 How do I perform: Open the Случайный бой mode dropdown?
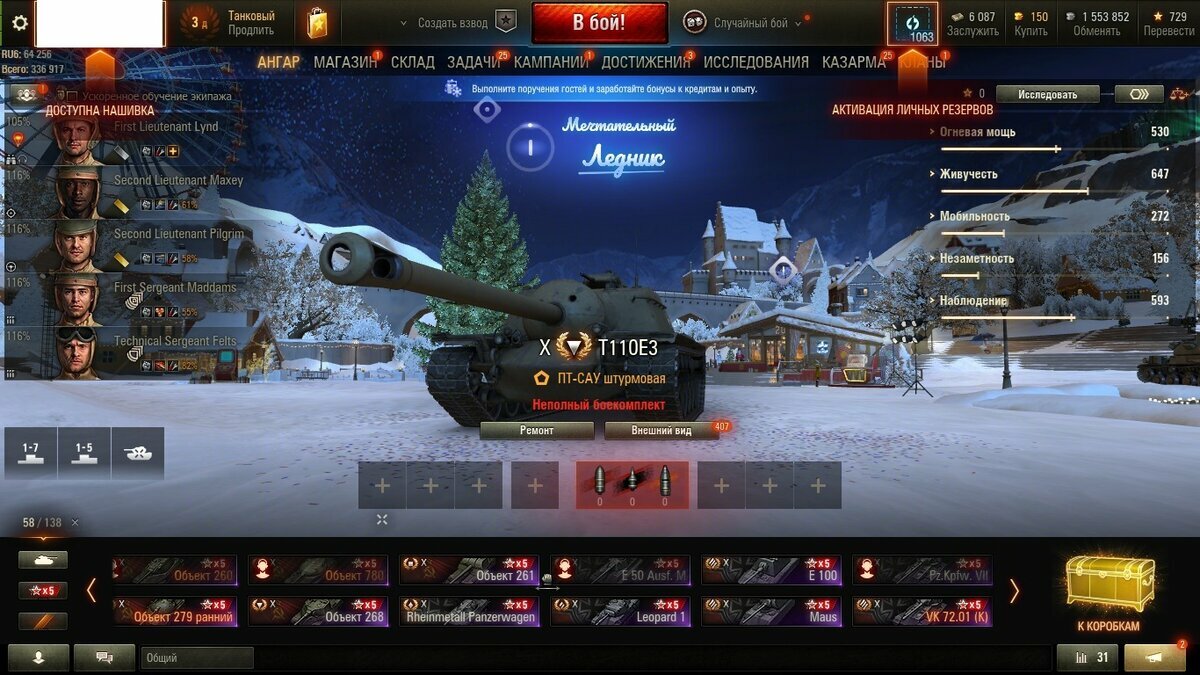click(x=750, y=23)
